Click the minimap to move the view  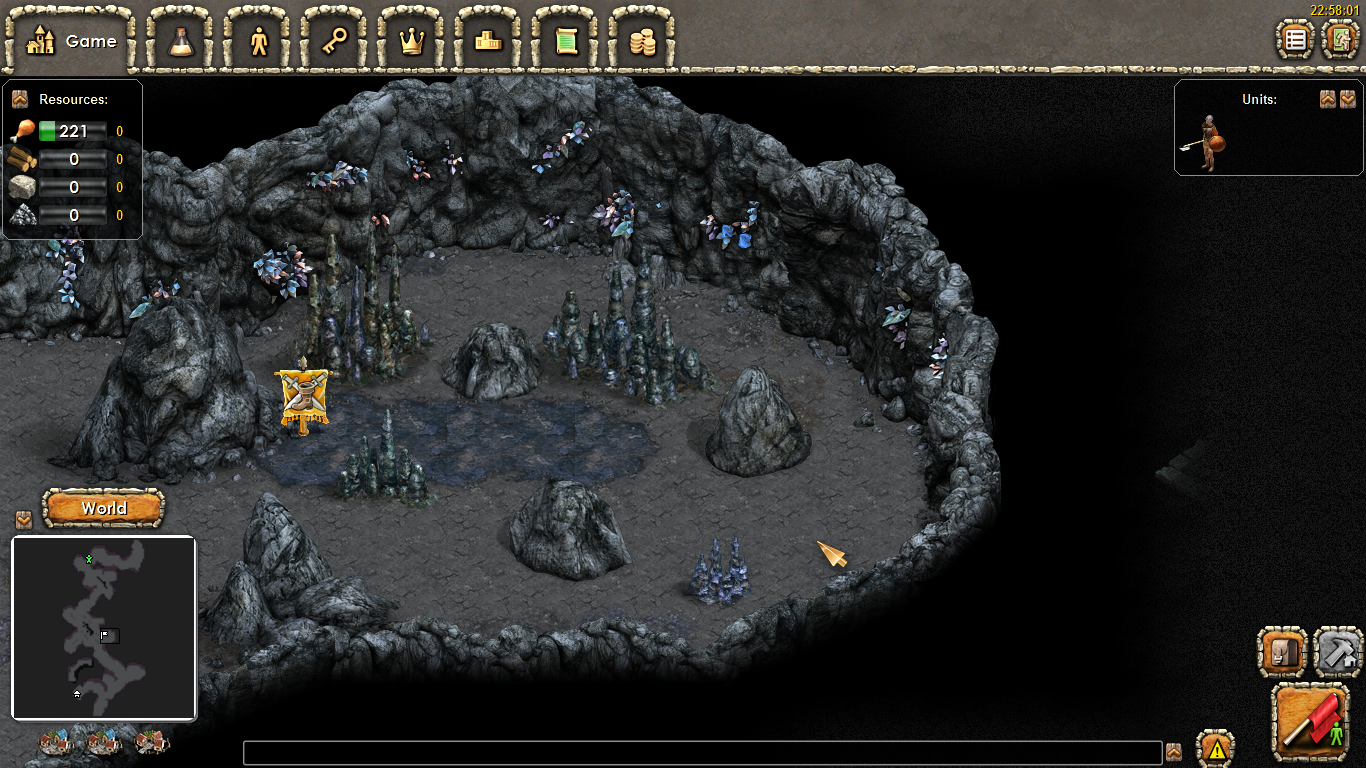pos(104,628)
